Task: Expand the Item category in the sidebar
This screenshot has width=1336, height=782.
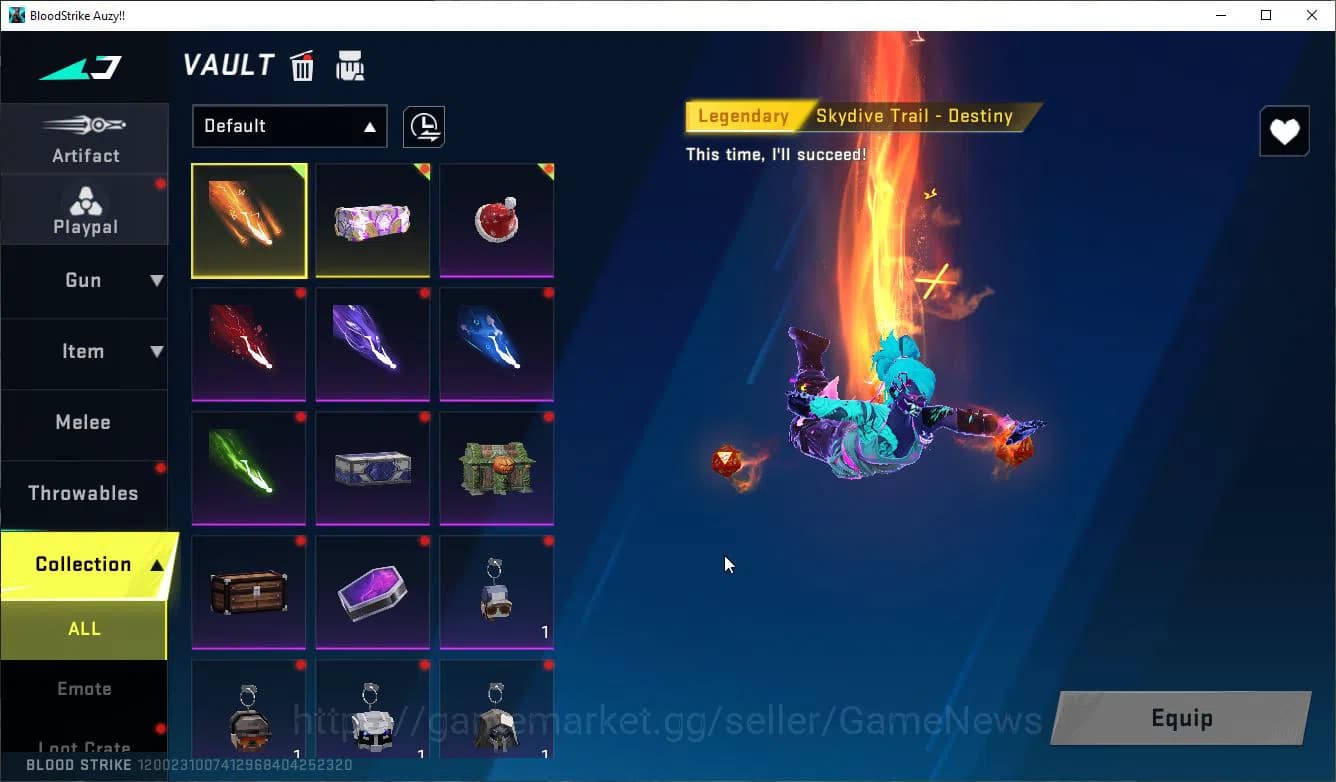Action: tap(85, 352)
